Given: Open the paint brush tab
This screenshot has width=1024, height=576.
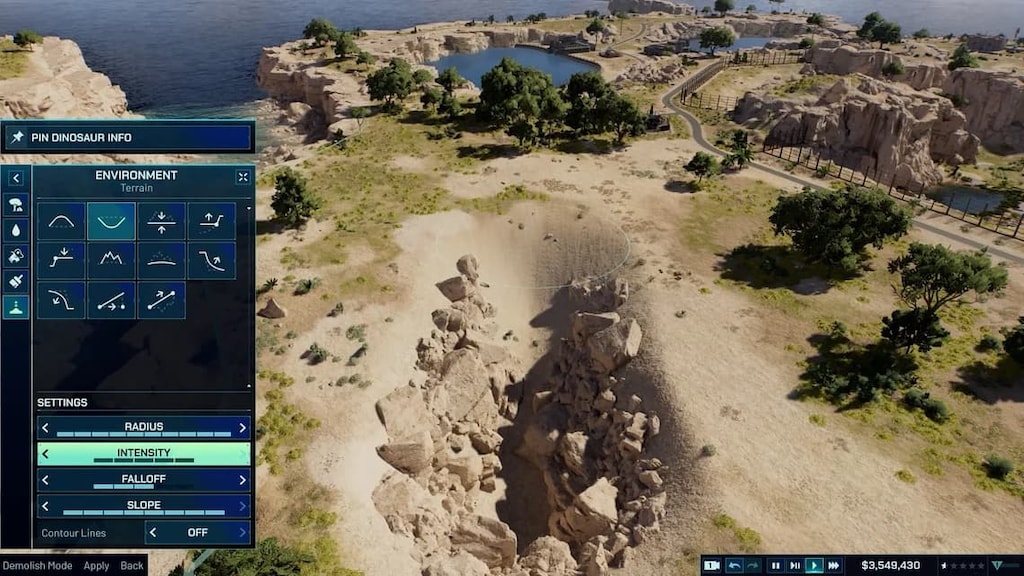Looking at the screenshot, I should (x=16, y=282).
